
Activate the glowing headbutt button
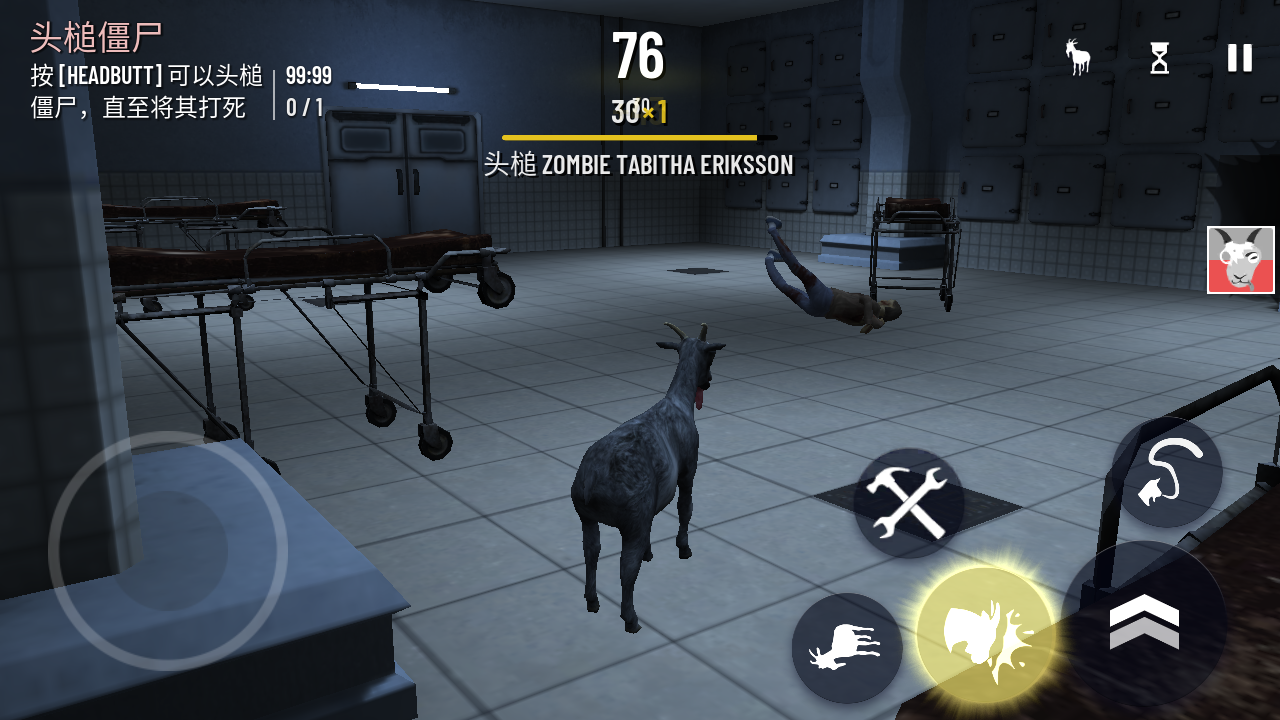[986, 636]
